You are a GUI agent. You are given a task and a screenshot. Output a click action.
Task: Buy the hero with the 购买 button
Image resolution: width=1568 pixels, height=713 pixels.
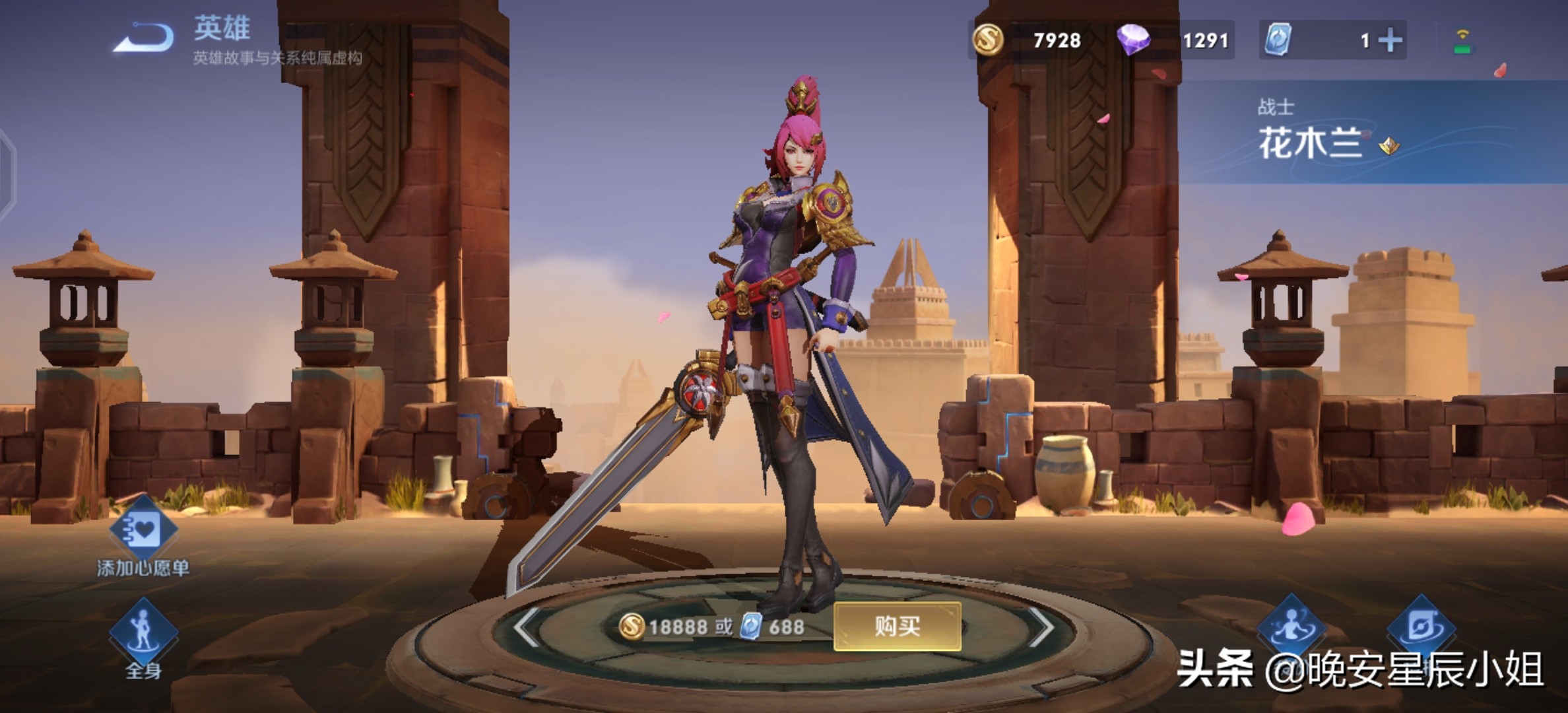[x=897, y=626]
